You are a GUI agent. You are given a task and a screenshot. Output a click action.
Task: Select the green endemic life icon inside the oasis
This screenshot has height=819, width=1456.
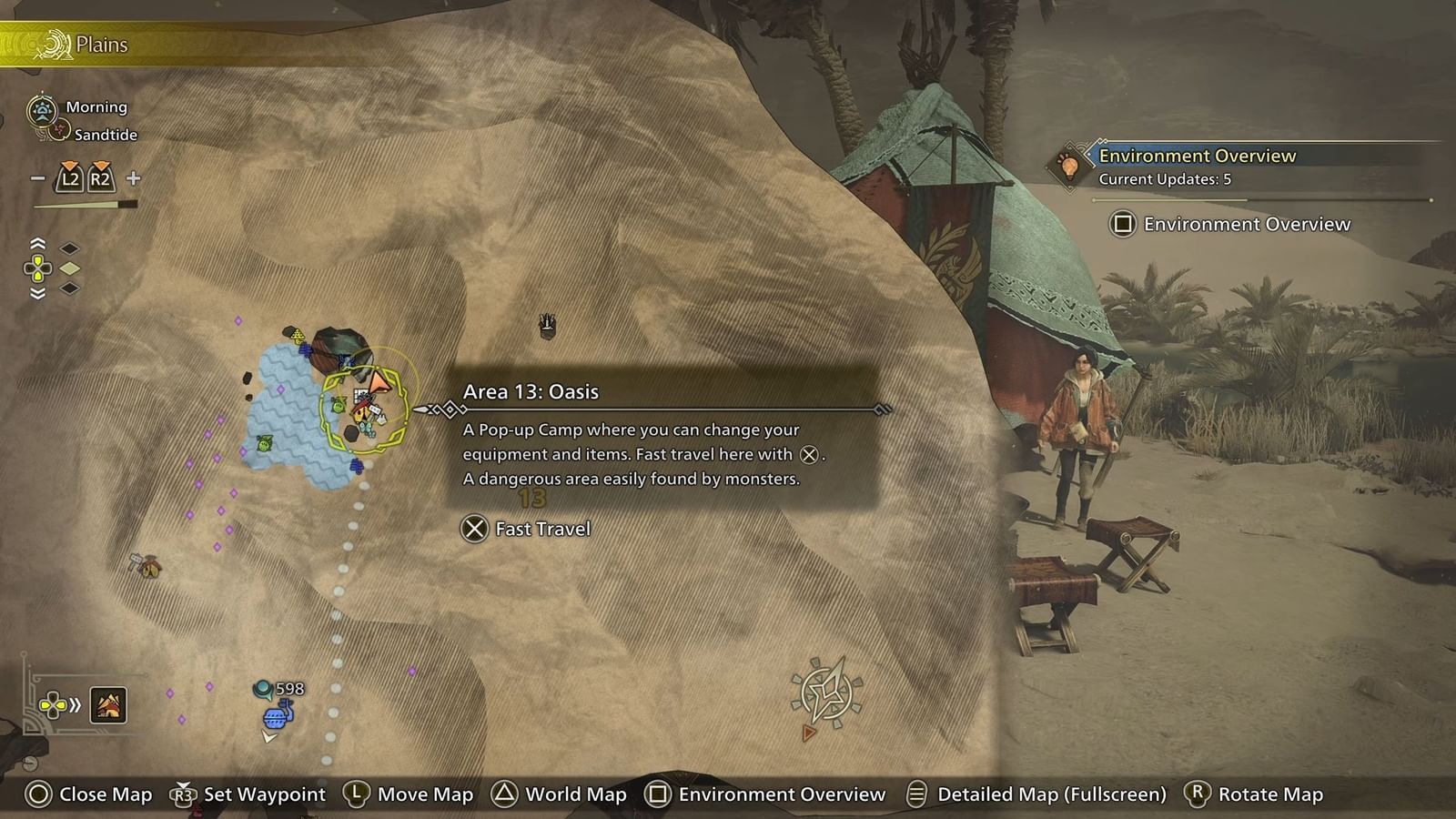(x=263, y=444)
